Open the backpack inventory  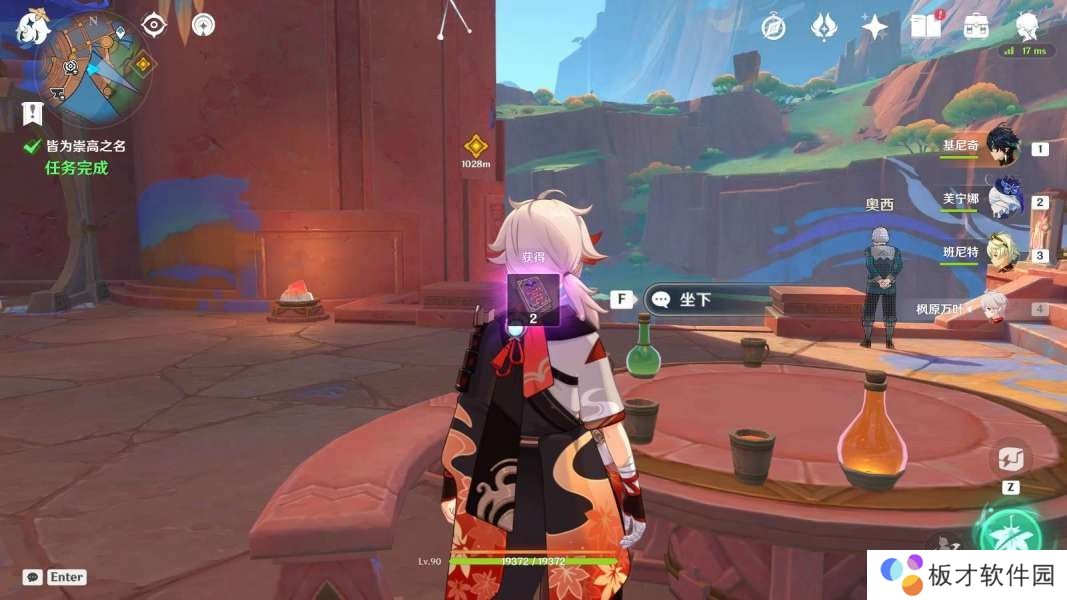[x=976, y=27]
